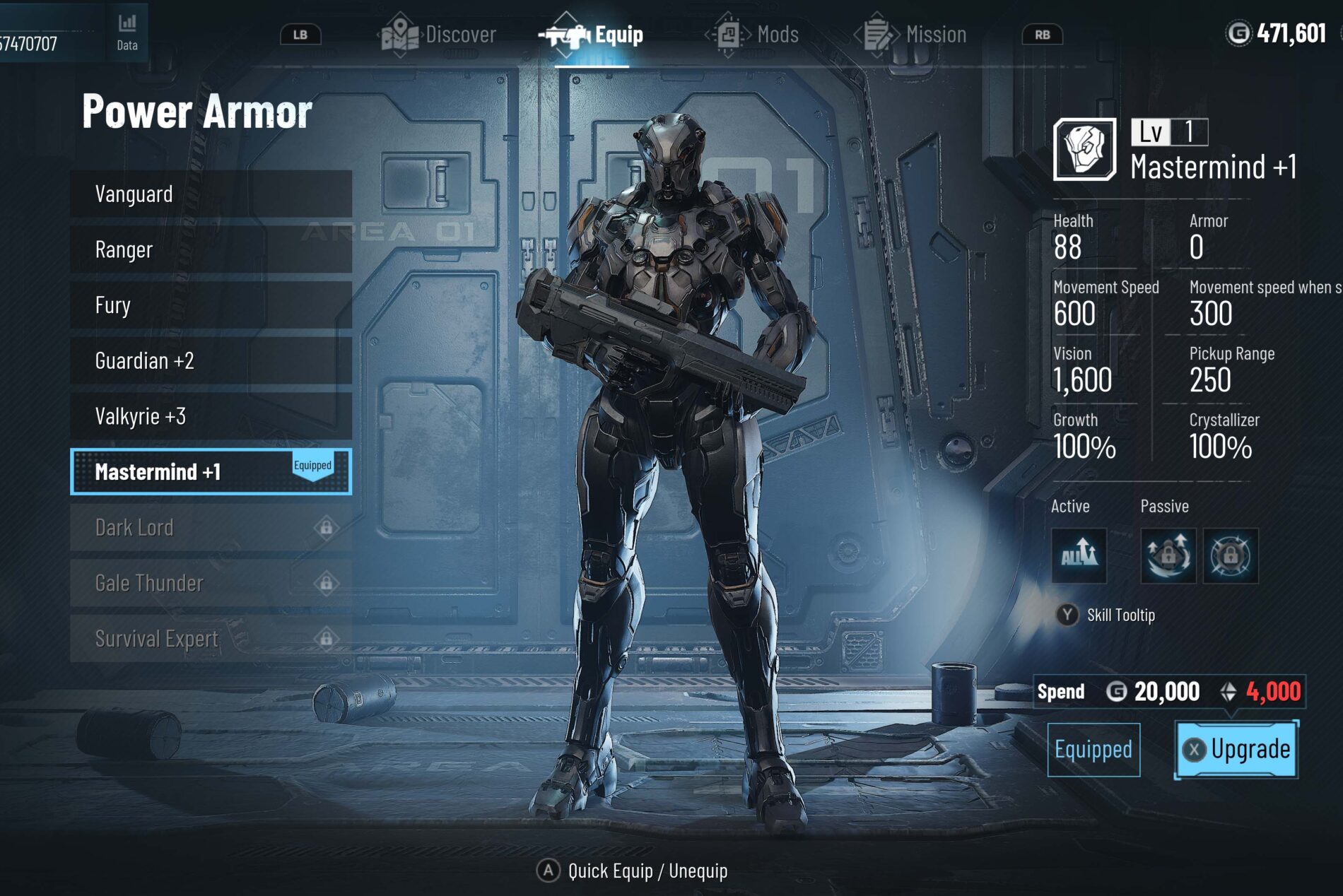Select locked Gale Thunder armor

[x=211, y=583]
